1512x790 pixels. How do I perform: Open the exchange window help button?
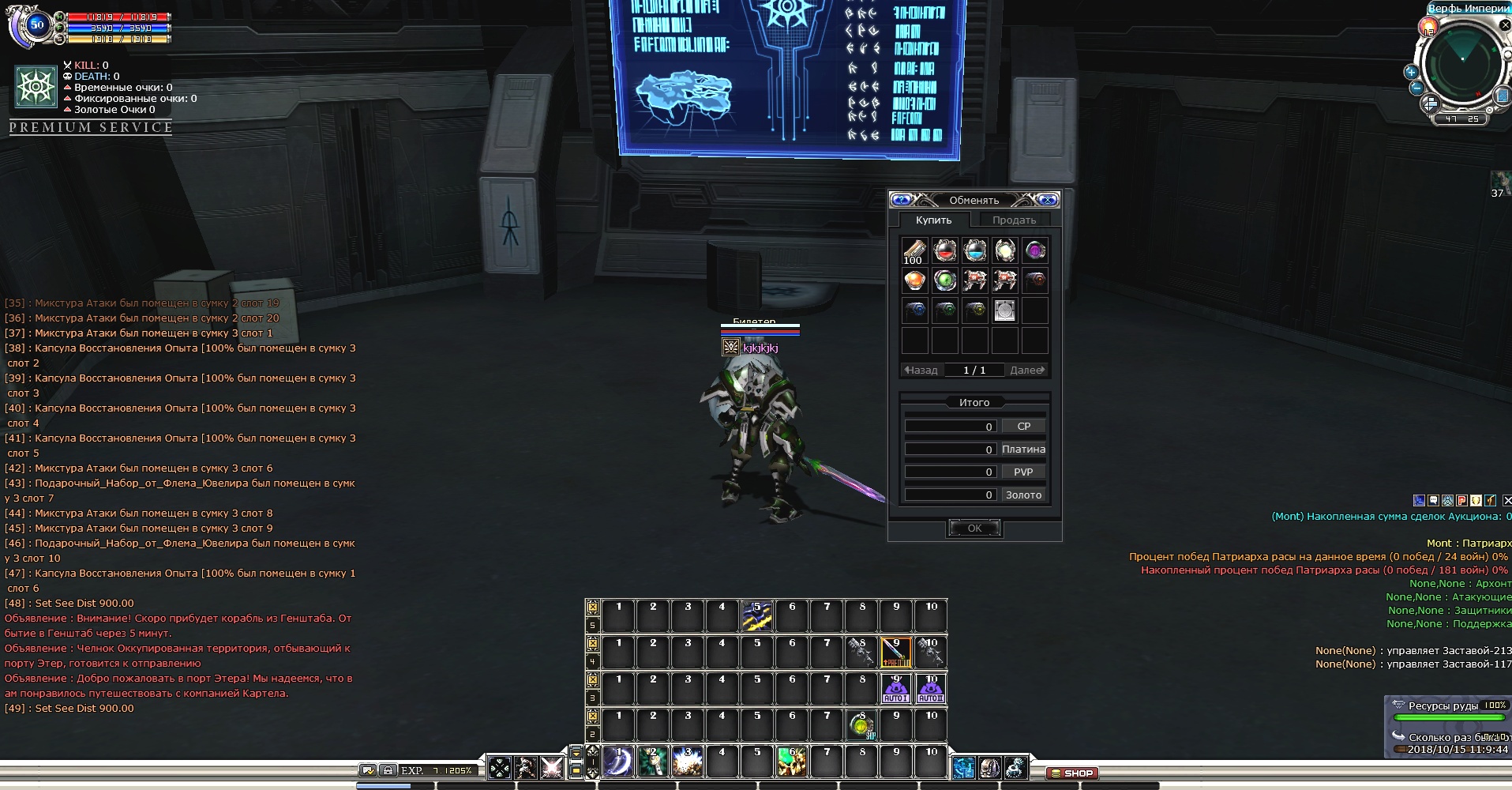[x=902, y=200]
